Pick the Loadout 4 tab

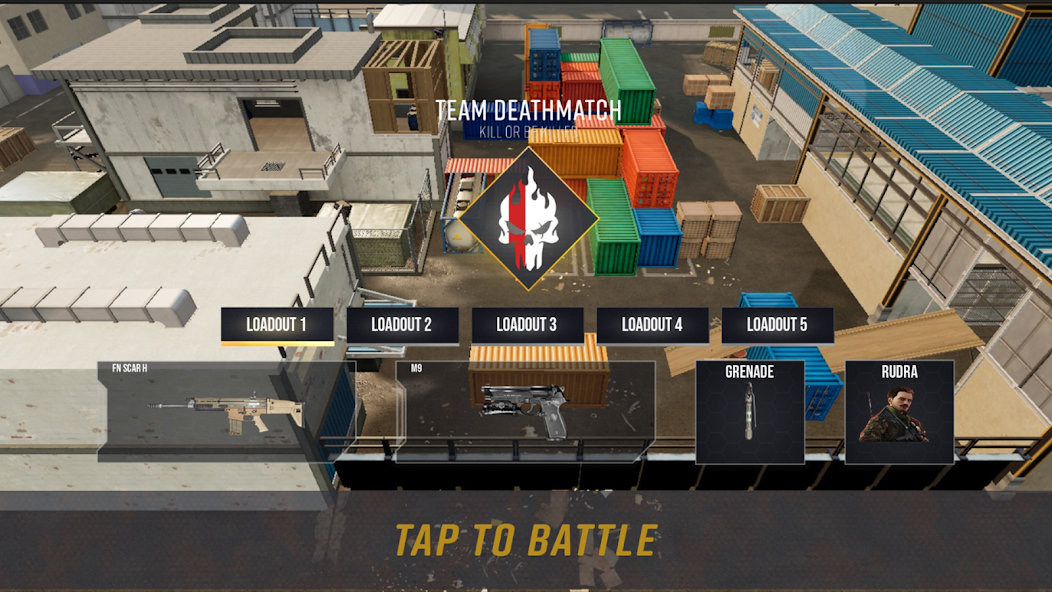pyautogui.click(x=652, y=325)
